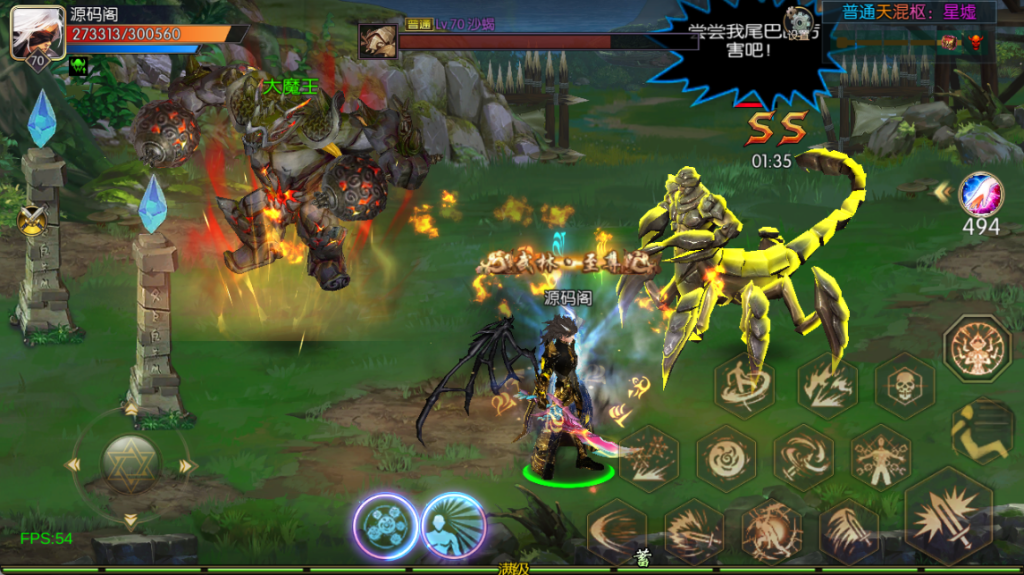Use the crescent slash skill

tap(616, 529)
